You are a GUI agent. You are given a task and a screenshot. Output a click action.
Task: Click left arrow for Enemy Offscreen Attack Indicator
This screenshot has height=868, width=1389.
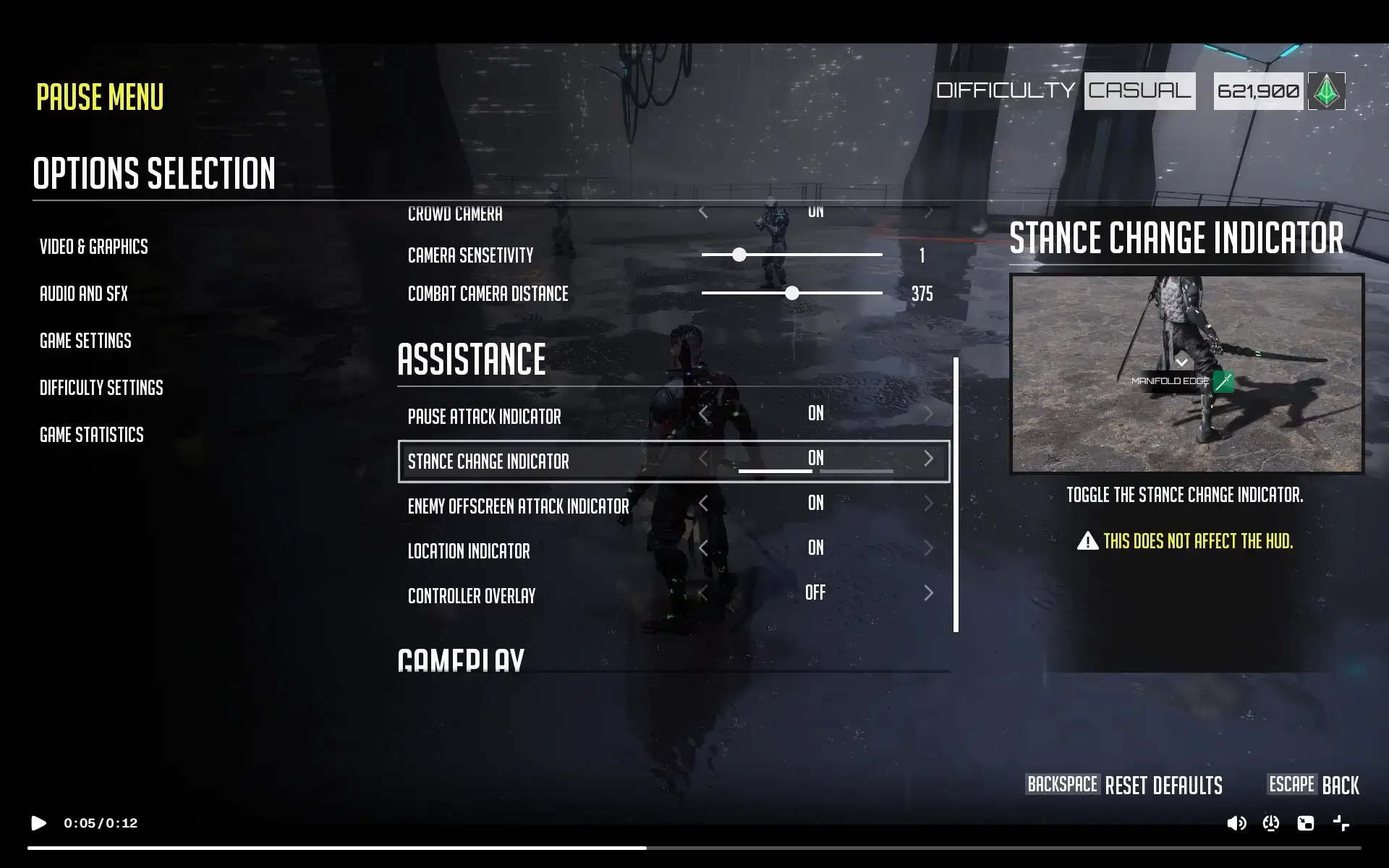(x=703, y=503)
